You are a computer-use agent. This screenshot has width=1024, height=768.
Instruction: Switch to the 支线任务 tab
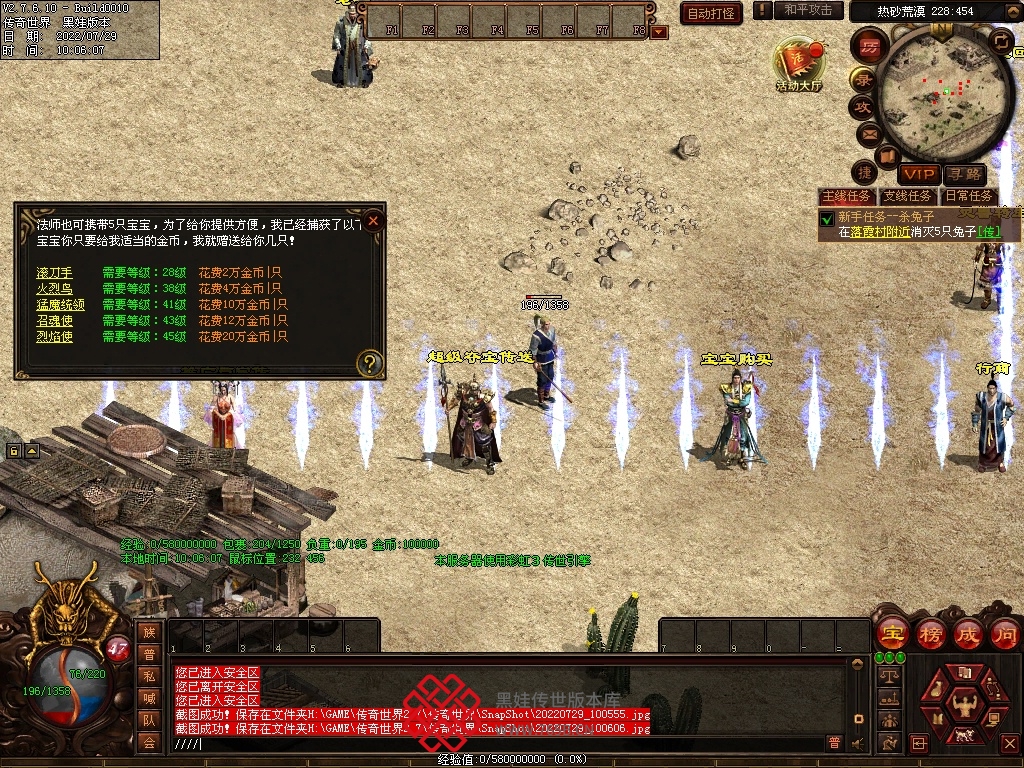(x=907, y=197)
